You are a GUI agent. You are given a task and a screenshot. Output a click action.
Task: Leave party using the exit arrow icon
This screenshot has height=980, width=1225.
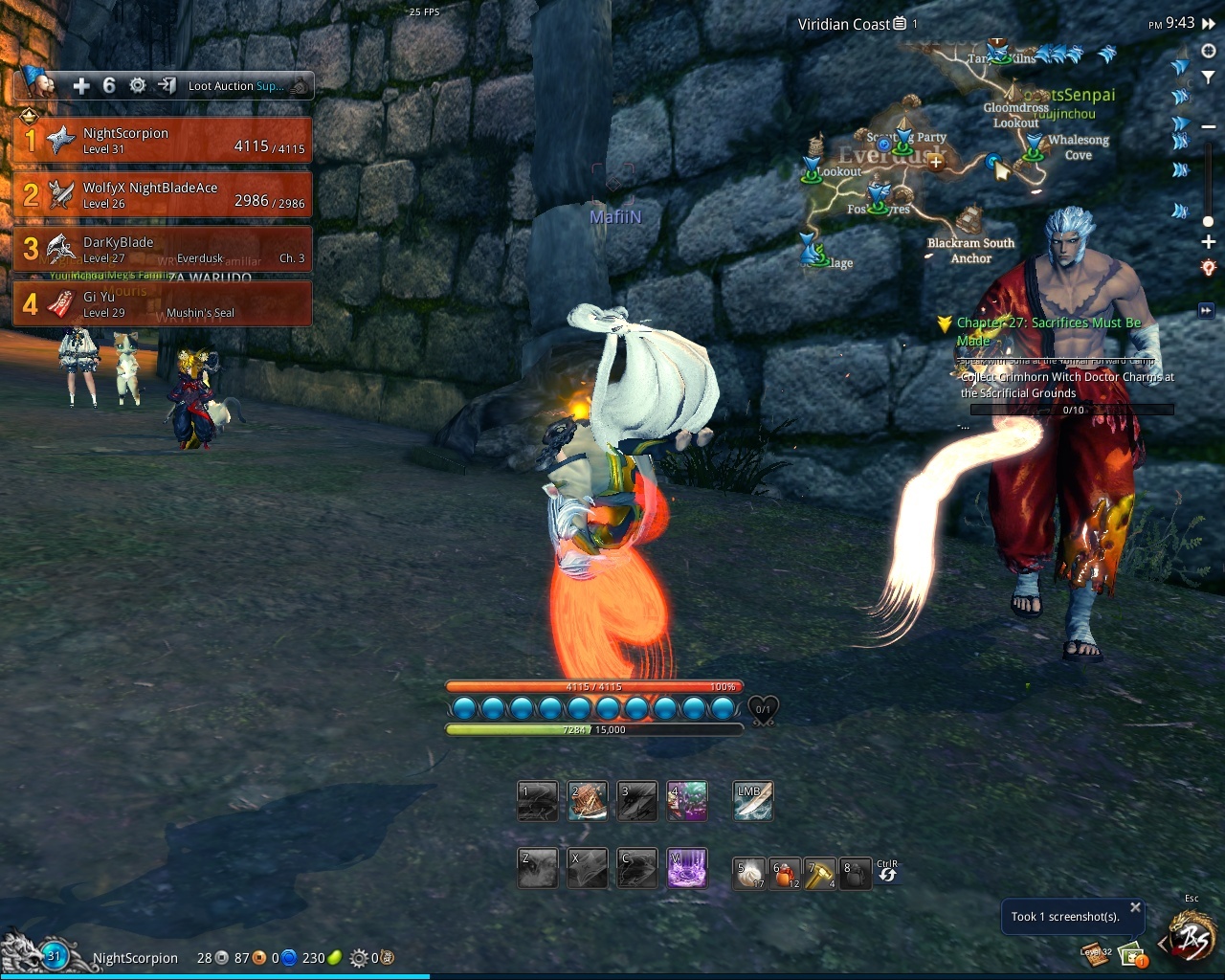click(x=167, y=86)
